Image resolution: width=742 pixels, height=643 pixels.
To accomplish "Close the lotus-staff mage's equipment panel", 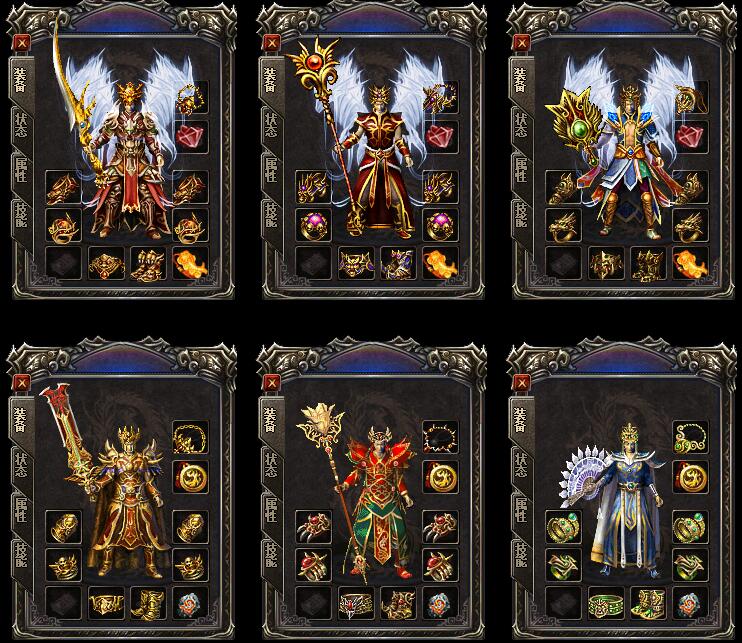I will point(270,382).
